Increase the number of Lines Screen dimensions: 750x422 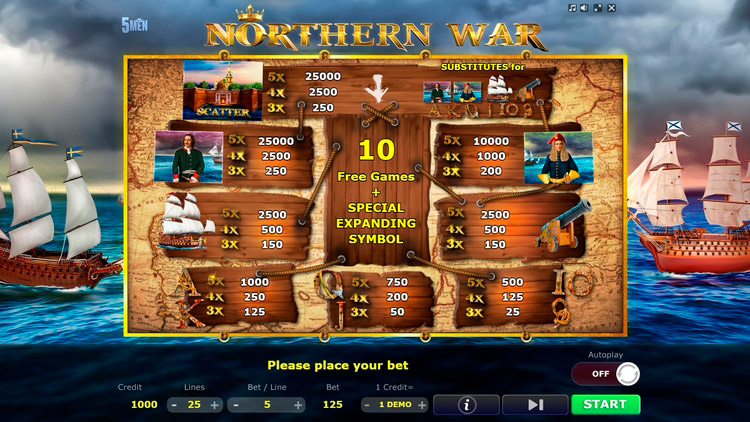(x=215, y=405)
